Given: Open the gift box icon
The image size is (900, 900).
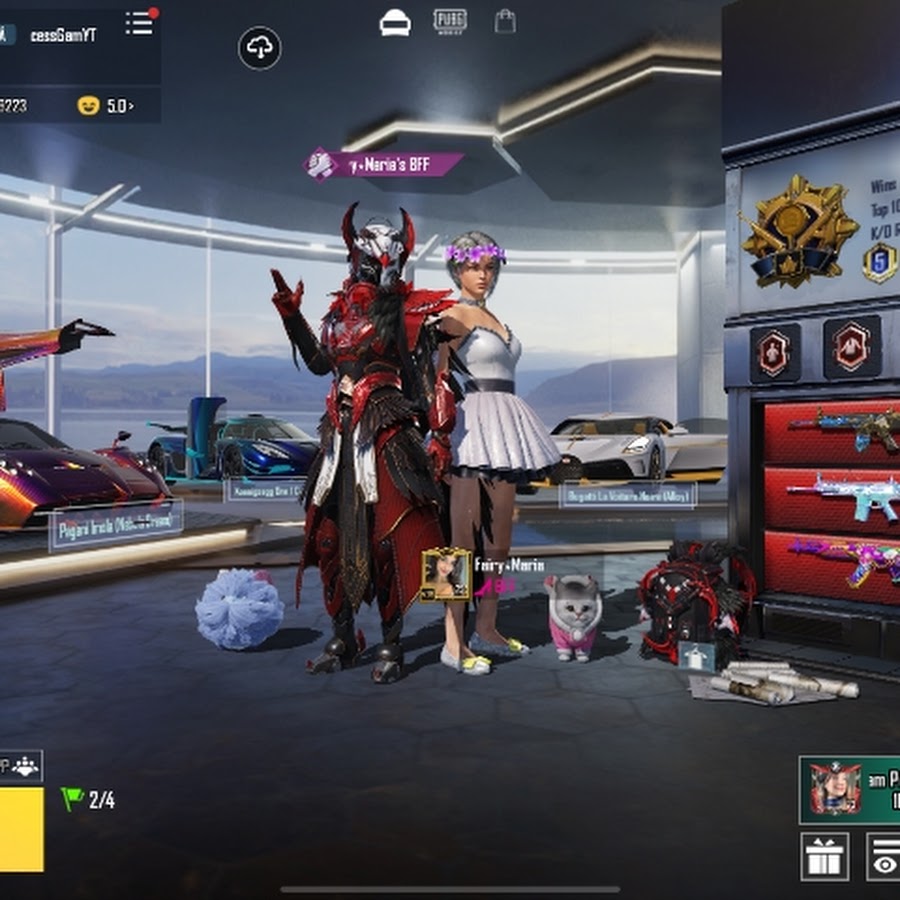Looking at the screenshot, I should pos(824,857).
